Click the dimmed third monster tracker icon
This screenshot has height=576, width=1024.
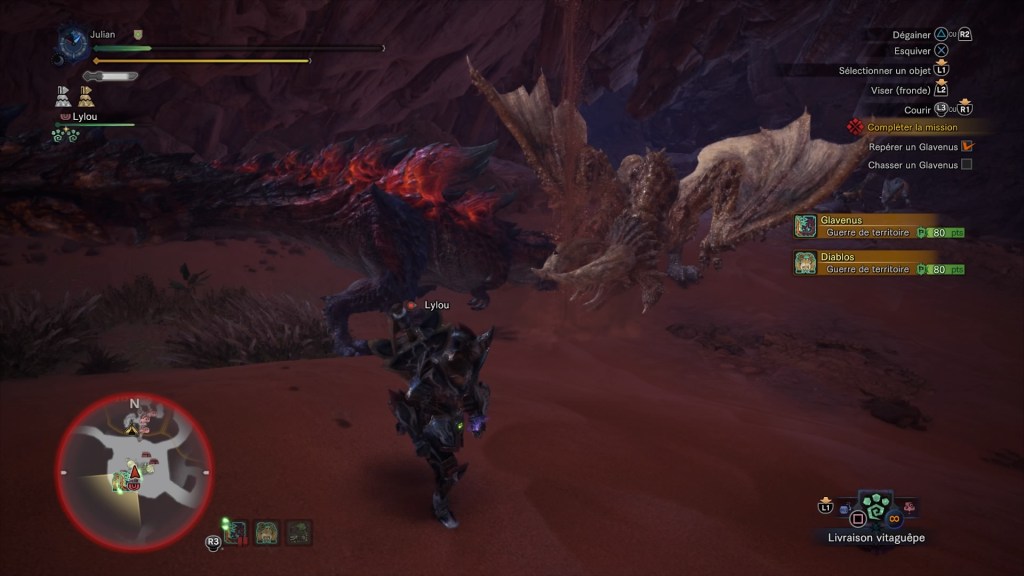(298, 532)
